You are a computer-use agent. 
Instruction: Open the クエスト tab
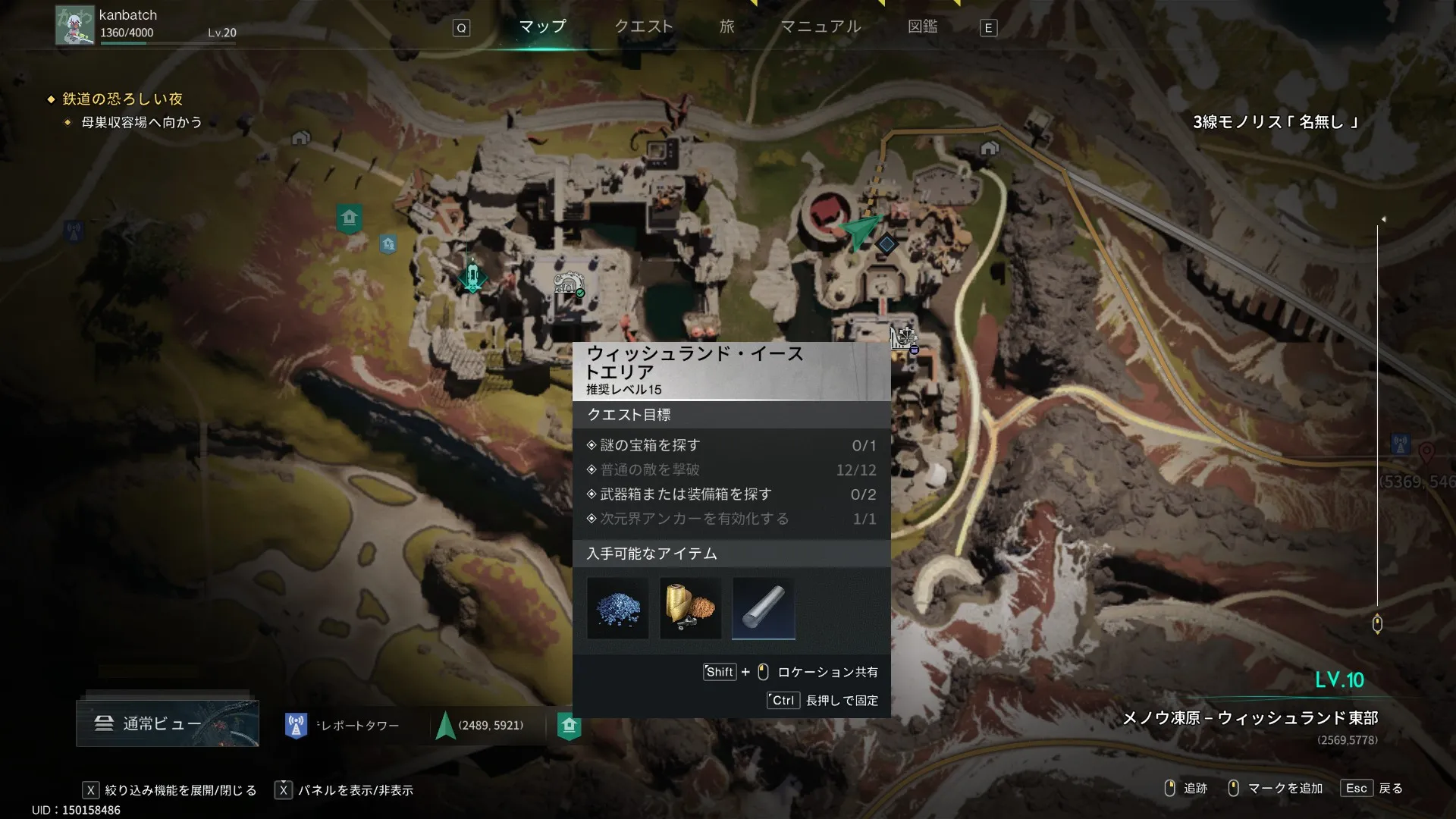click(x=643, y=27)
